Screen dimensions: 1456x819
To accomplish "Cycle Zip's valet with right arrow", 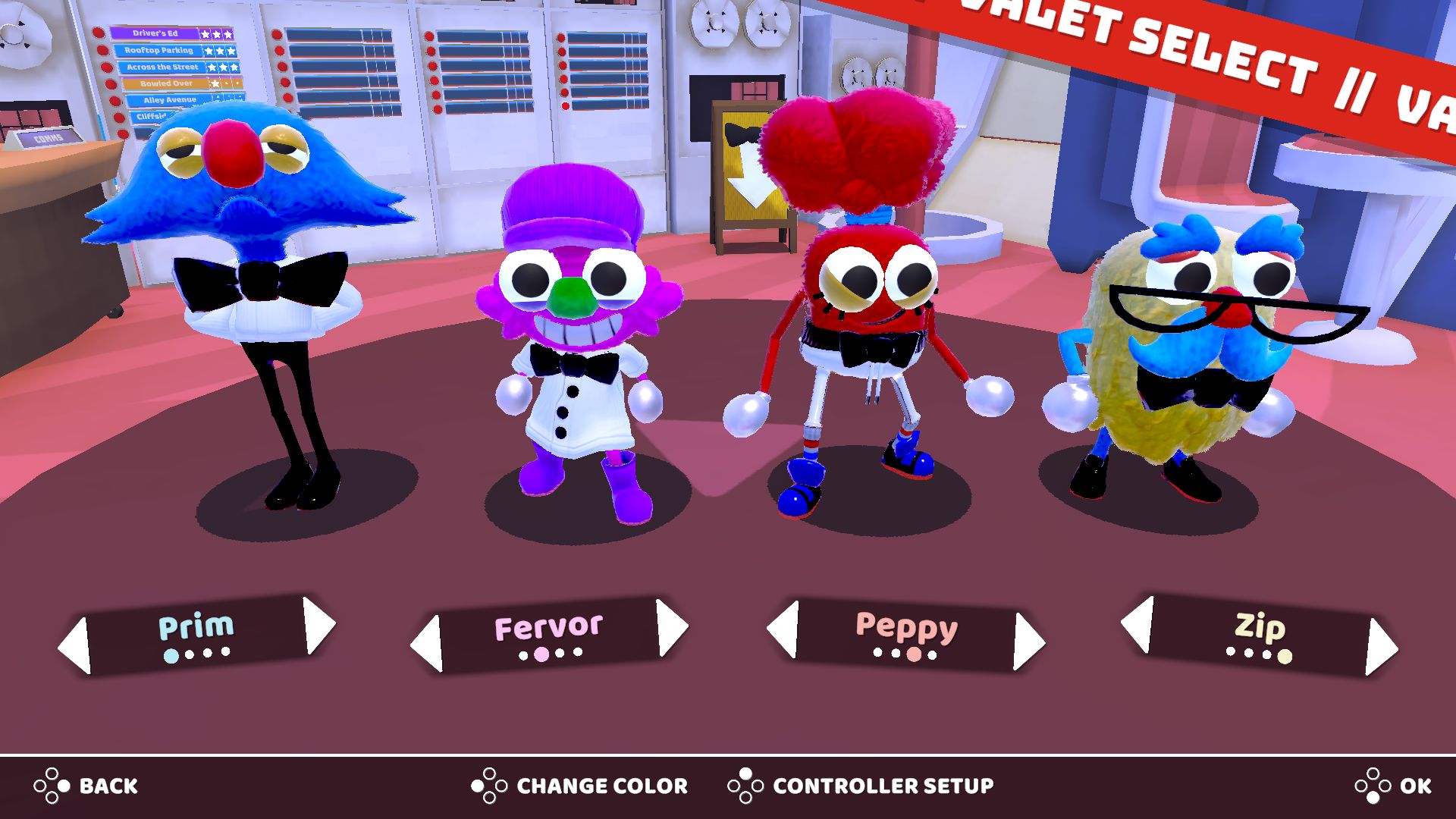I will pyautogui.click(x=1381, y=646).
